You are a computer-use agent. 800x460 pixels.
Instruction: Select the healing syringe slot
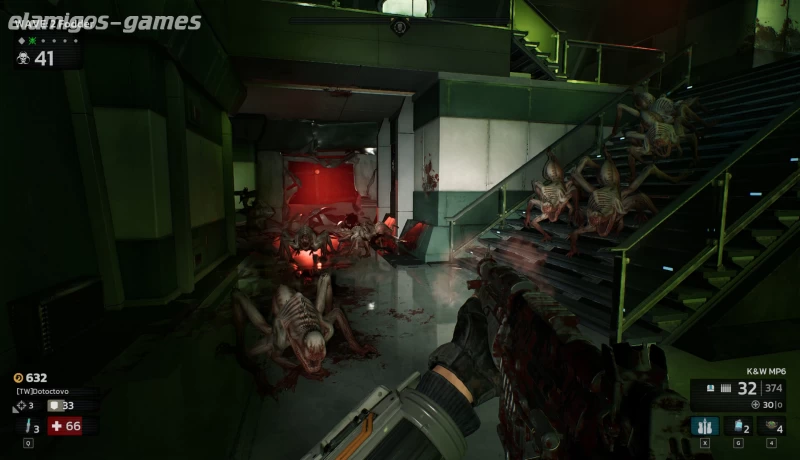click(28, 426)
